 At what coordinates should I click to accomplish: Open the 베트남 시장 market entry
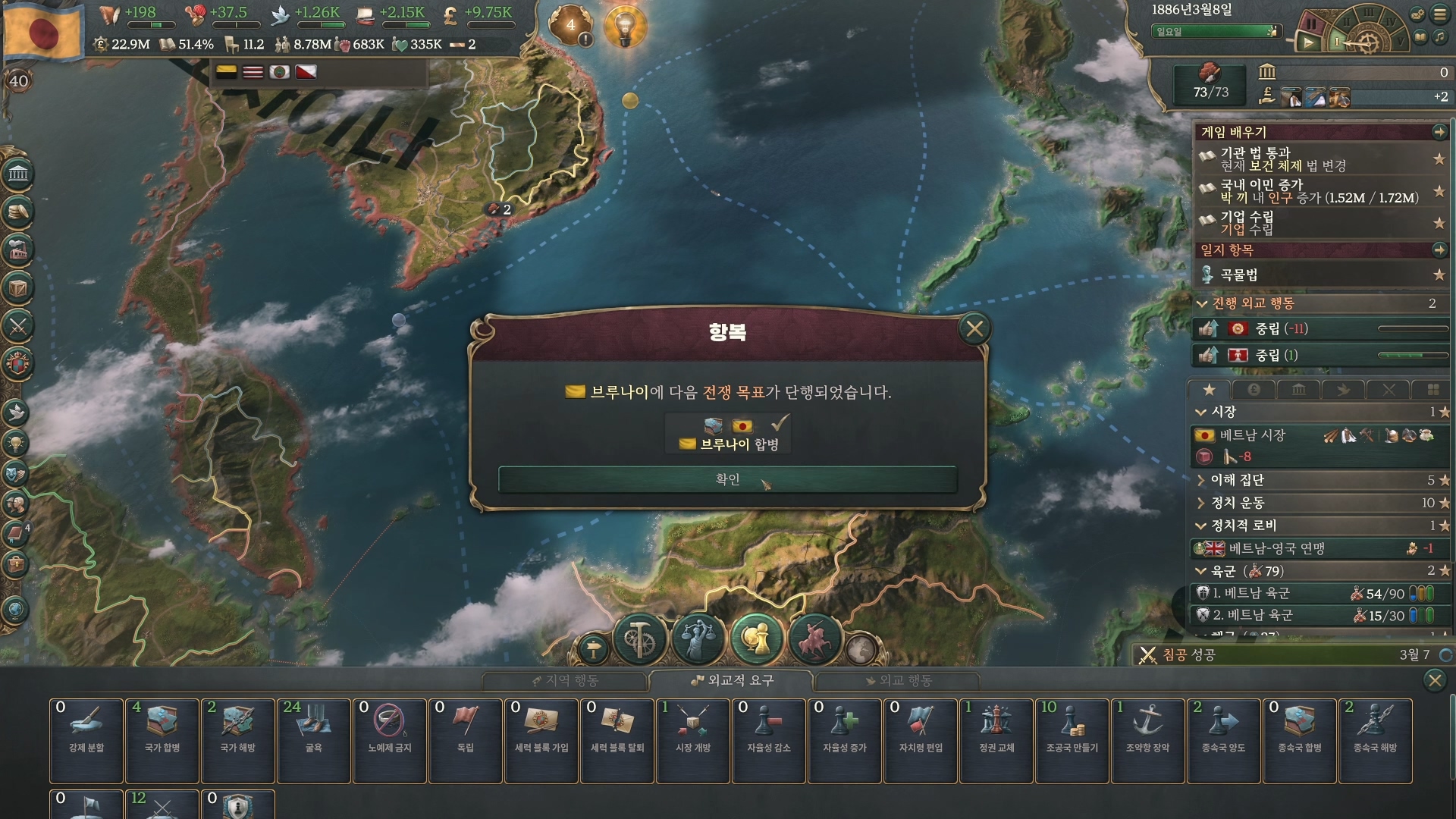(x=1252, y=435)
